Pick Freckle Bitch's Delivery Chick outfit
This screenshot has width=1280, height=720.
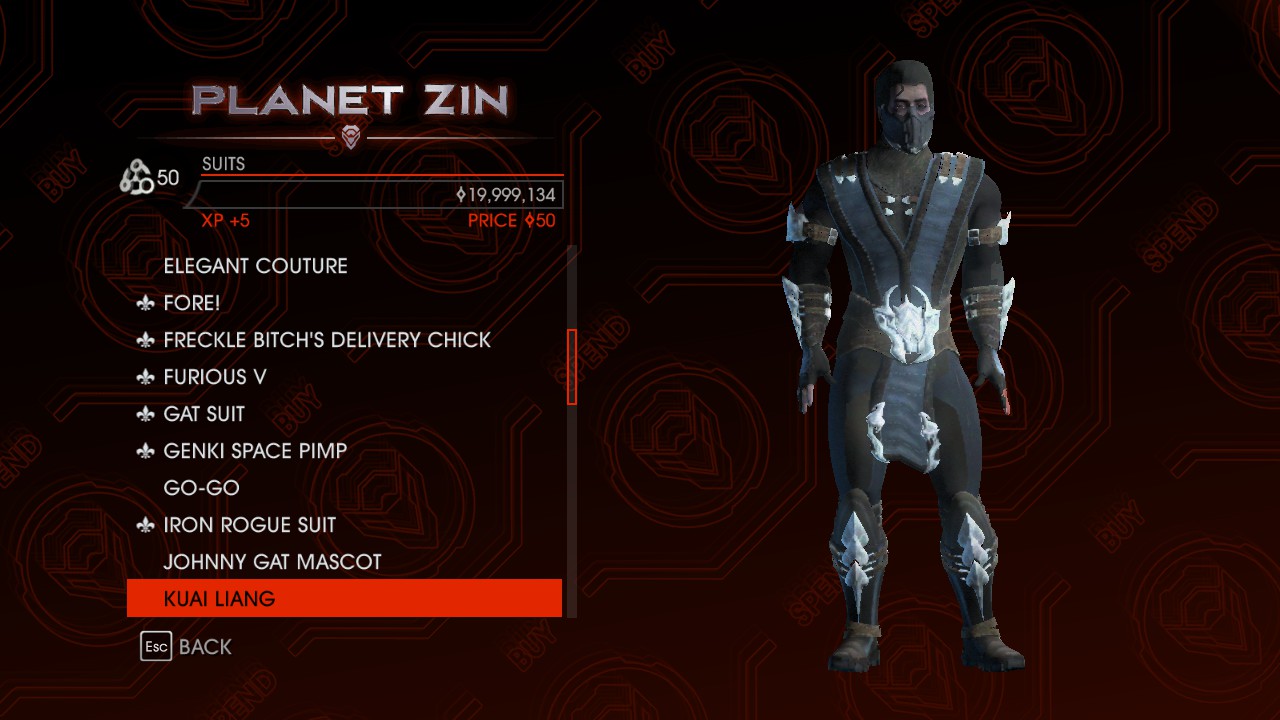tap(327, 340)
